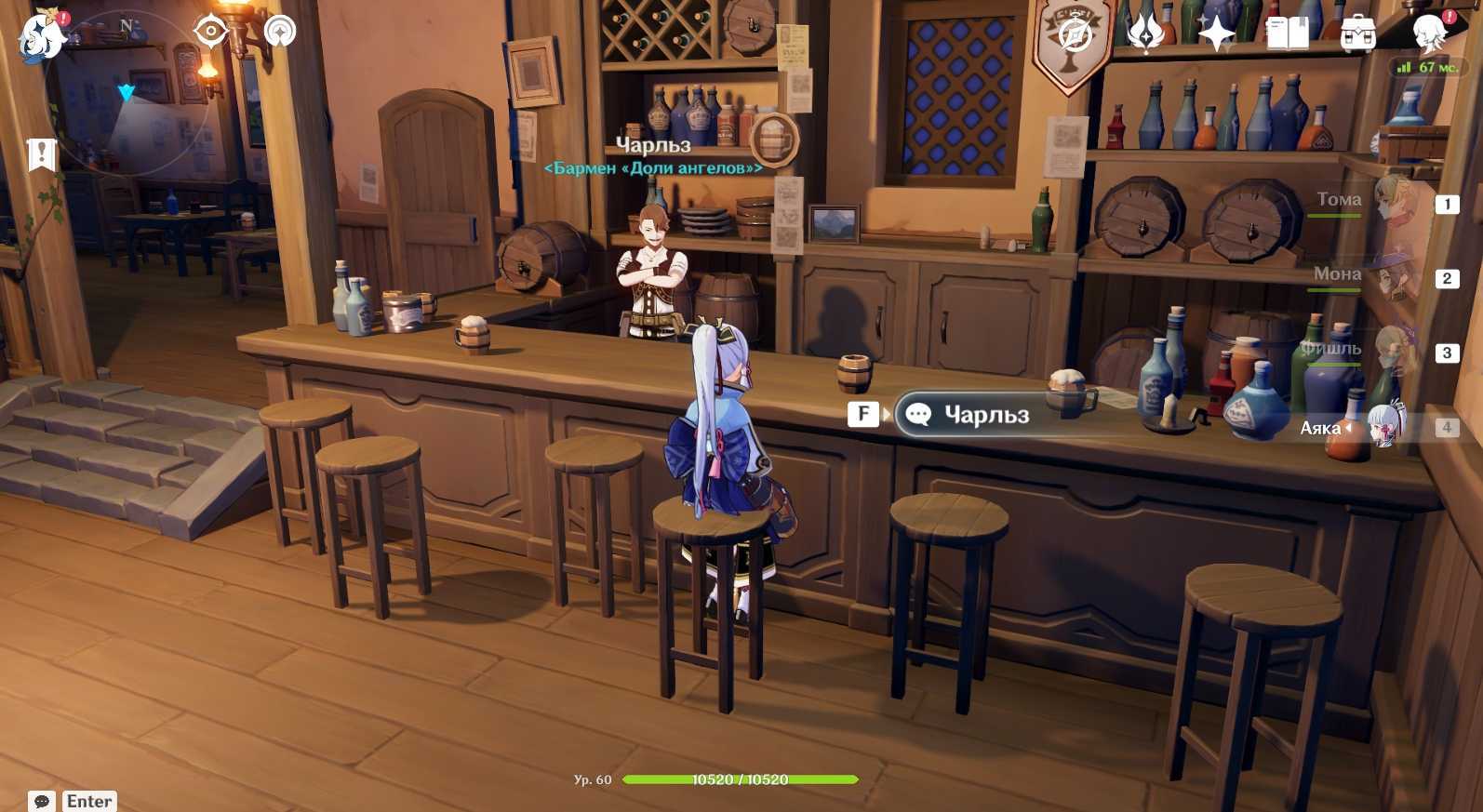Open the Adventurer Handbook book icon
This screenshot has height=812, width=1483.
click(1288, 34)
